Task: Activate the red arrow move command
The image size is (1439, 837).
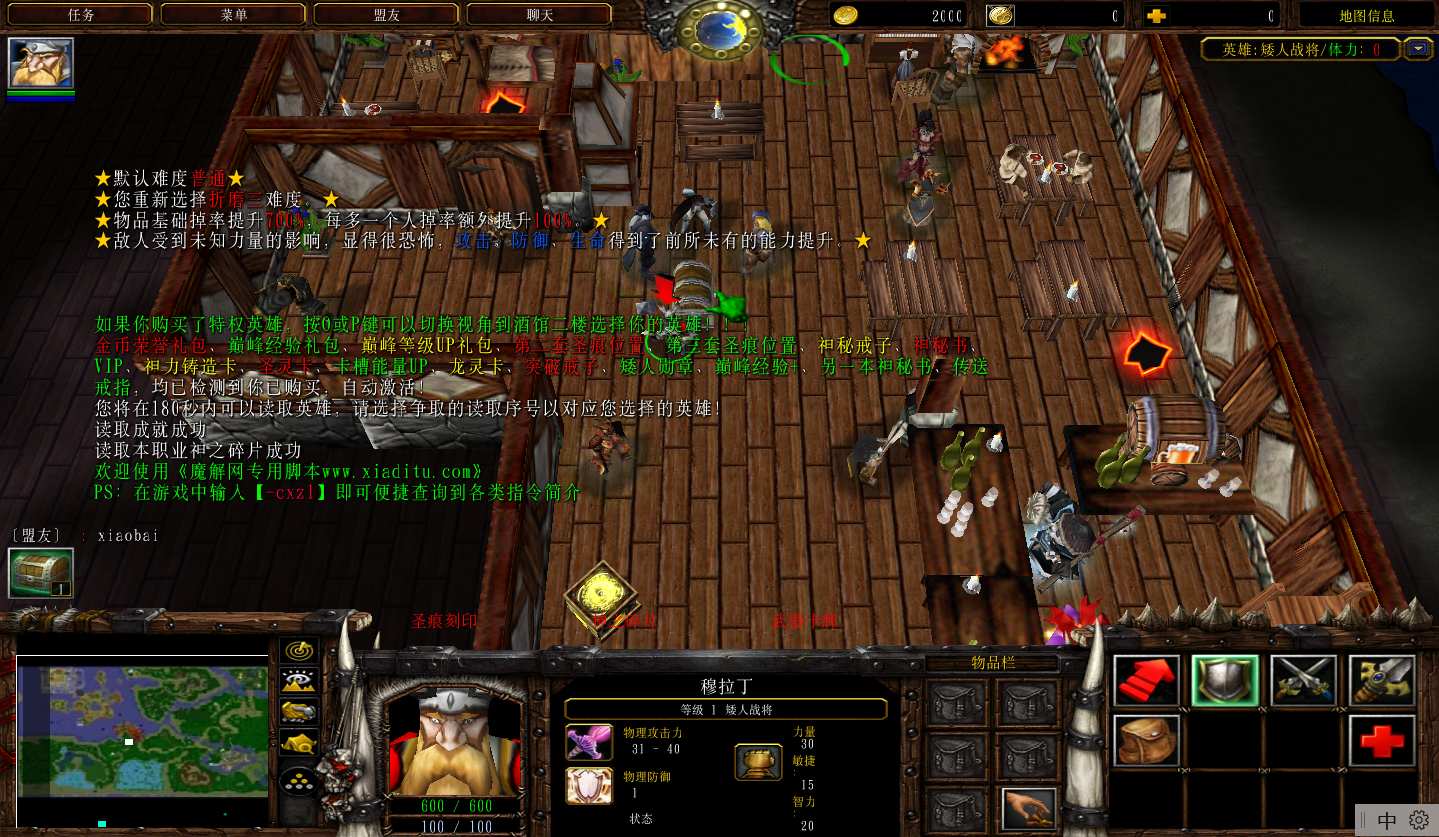Action: pyautogui.click(x=1147, y=681)
